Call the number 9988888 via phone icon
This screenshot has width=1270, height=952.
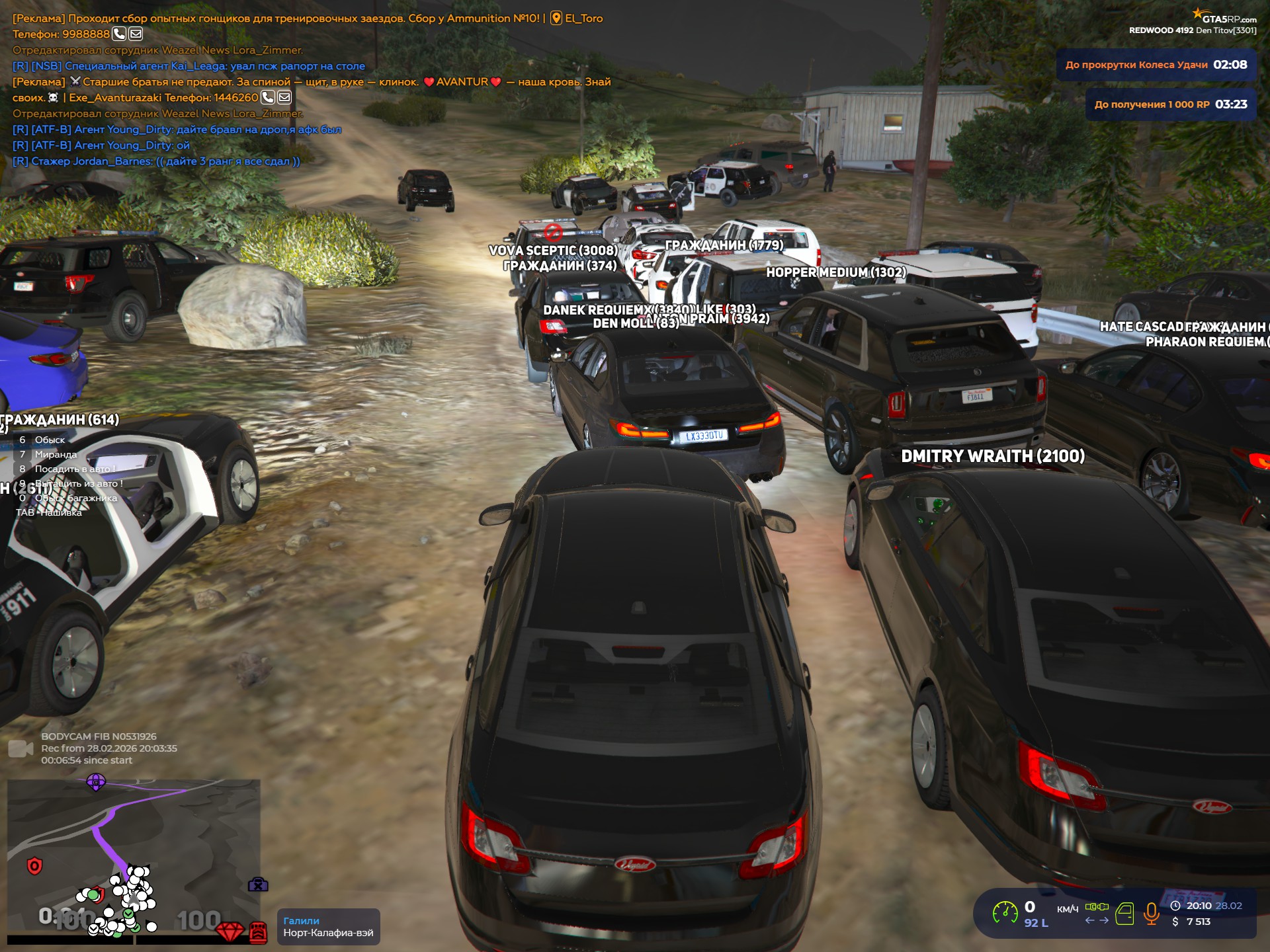(x=119, y=34)
